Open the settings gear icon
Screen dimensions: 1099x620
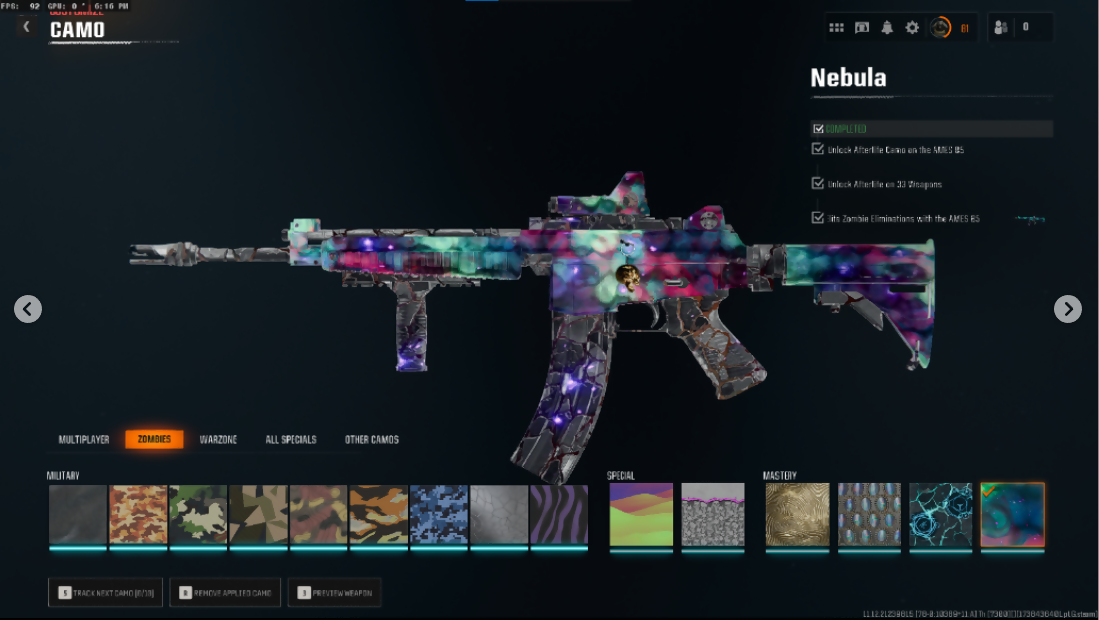[912, 28]
